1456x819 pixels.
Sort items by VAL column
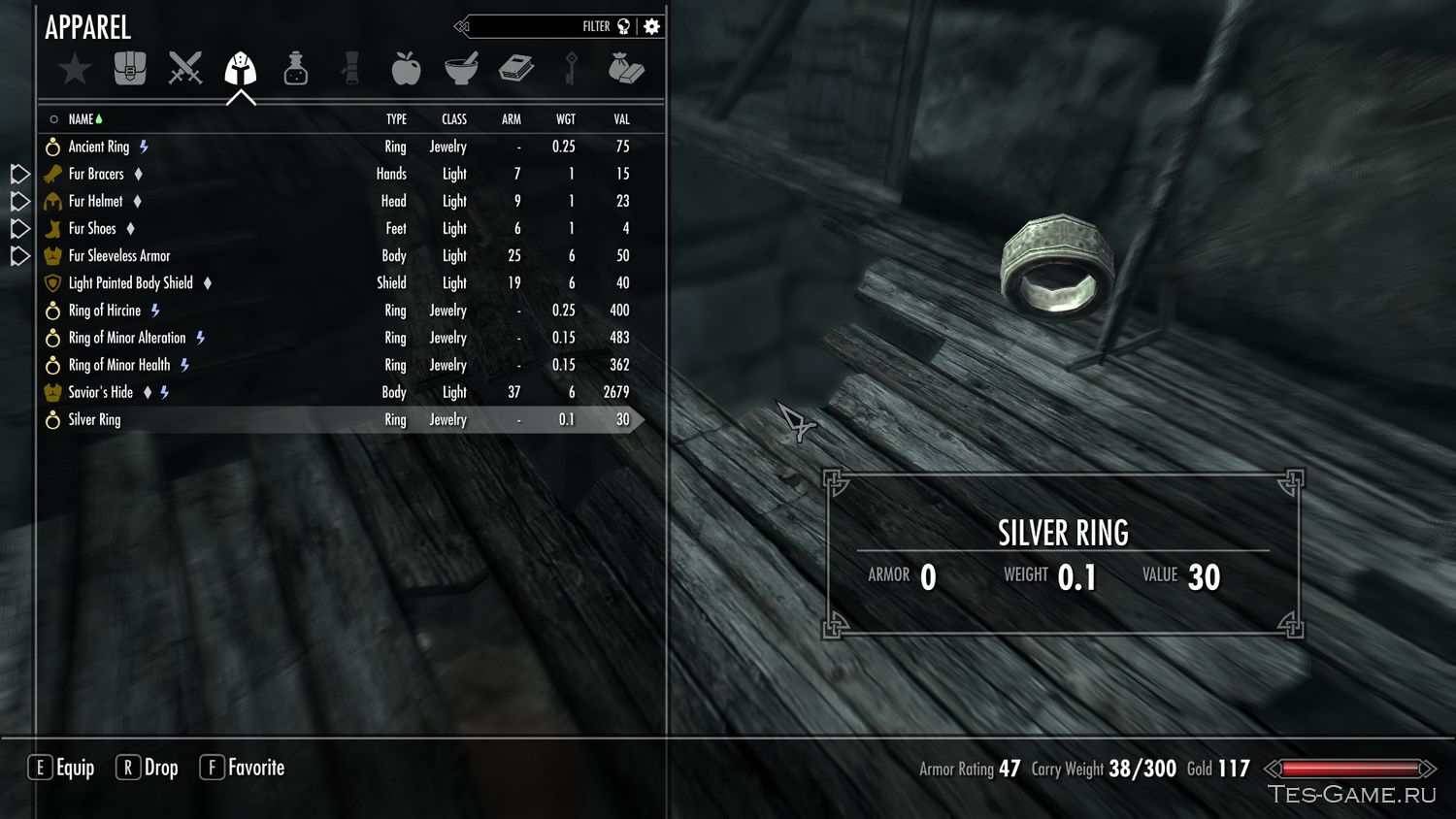[x=621, y=119]
